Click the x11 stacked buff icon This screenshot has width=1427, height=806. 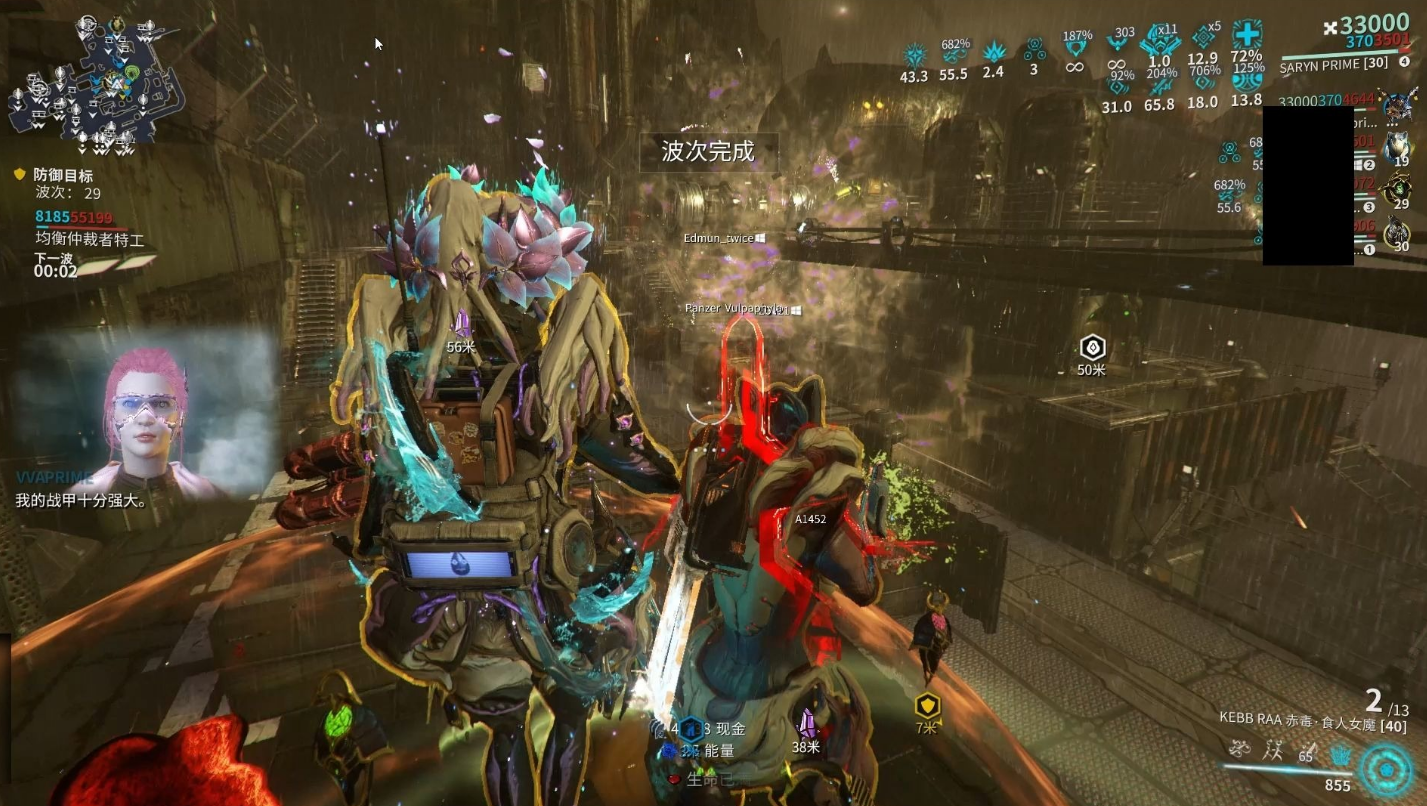click(x=1160, y=42)
